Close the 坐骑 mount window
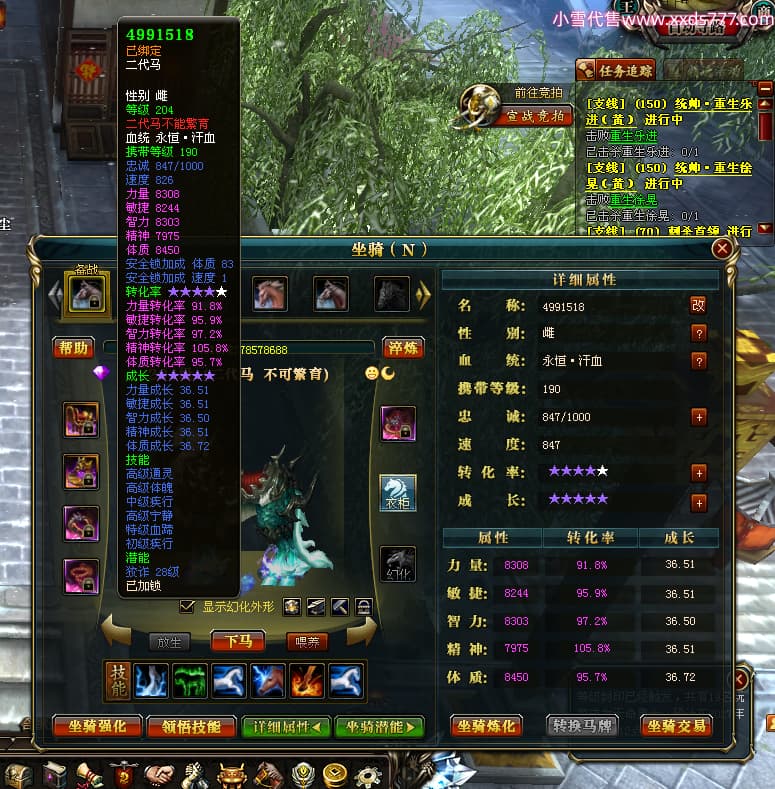775x789 pixels. 721,248
